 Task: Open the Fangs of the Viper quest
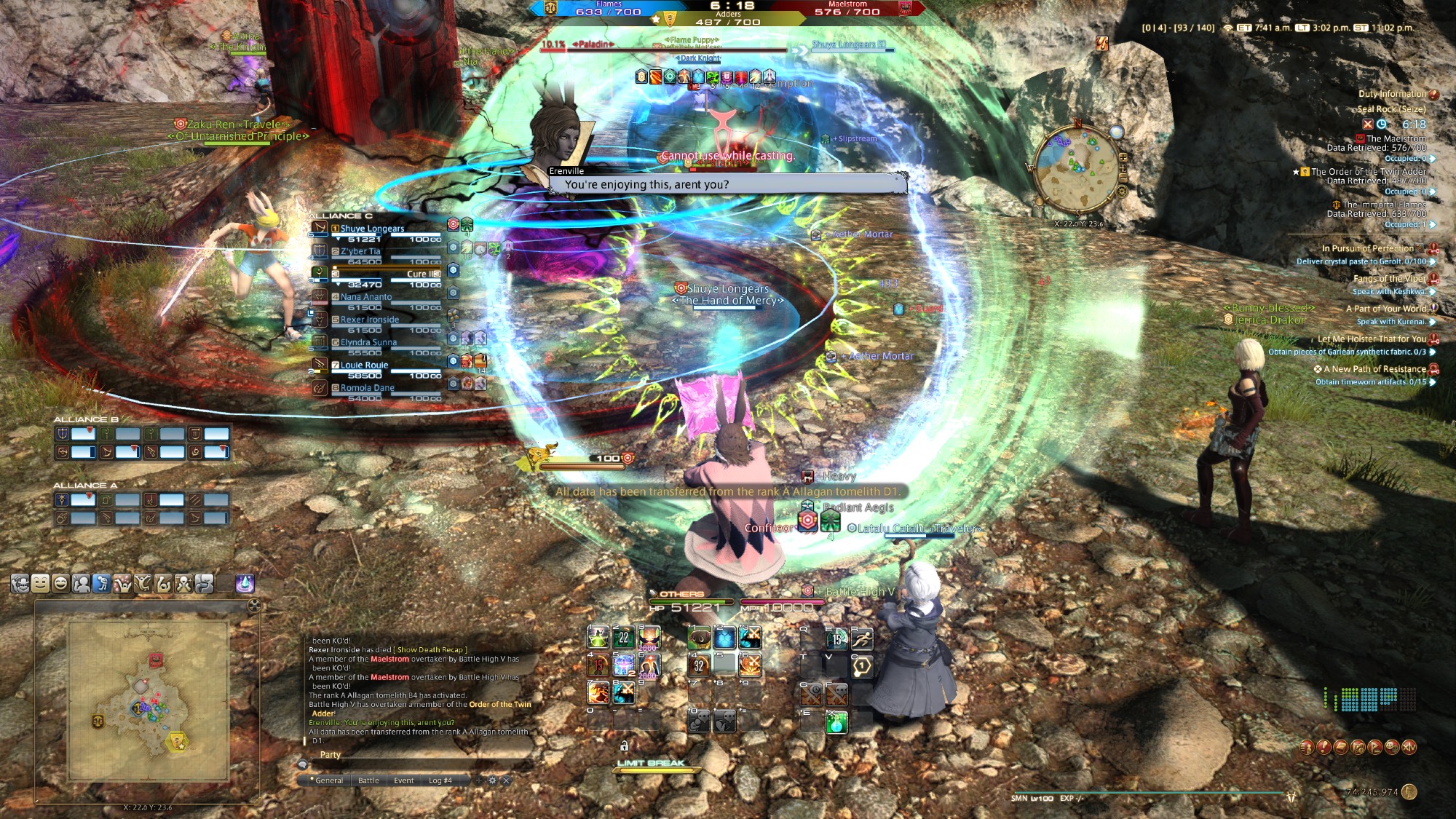[x=1389, y=279]
